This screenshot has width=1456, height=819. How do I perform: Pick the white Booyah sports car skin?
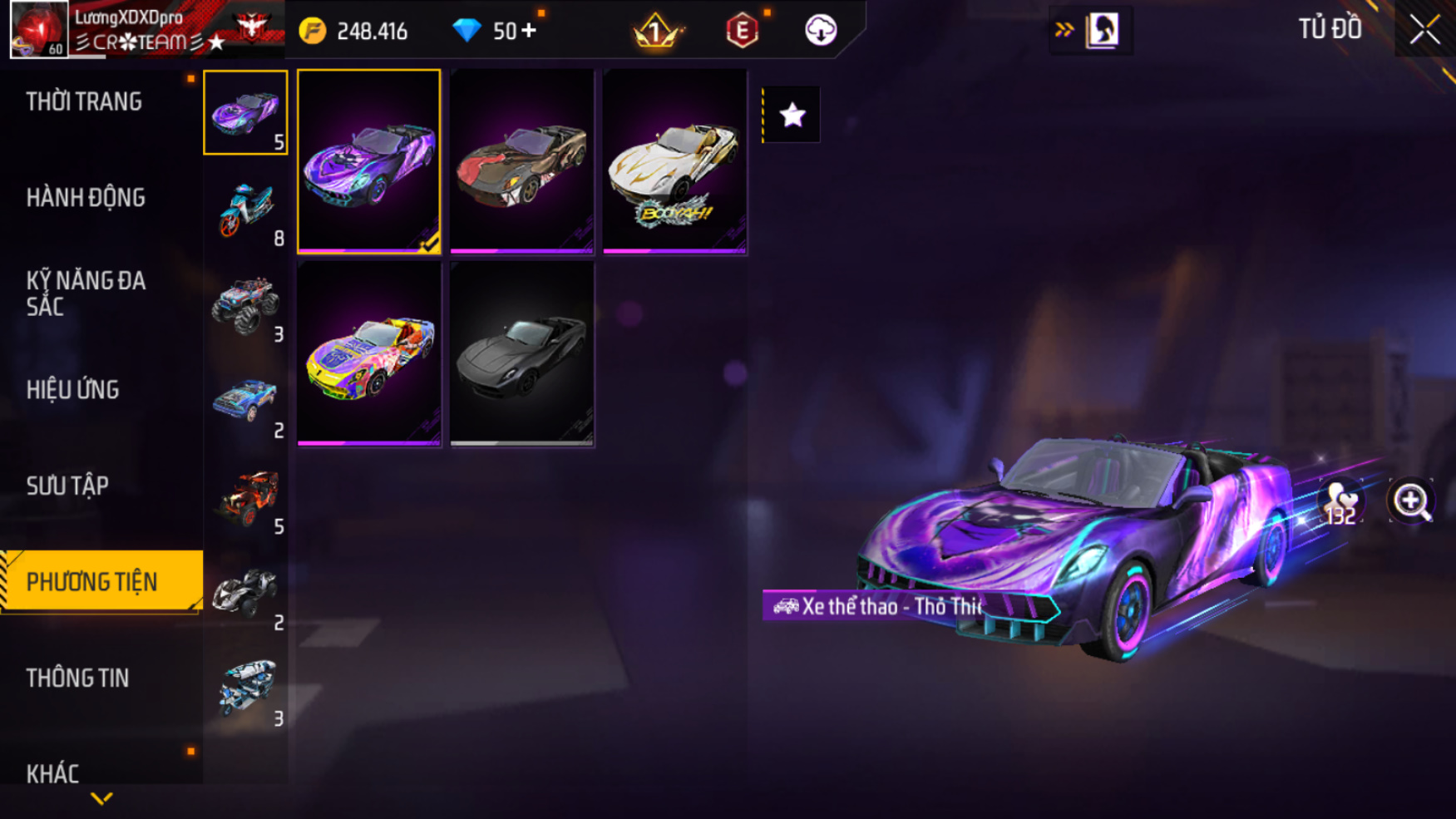674,161
